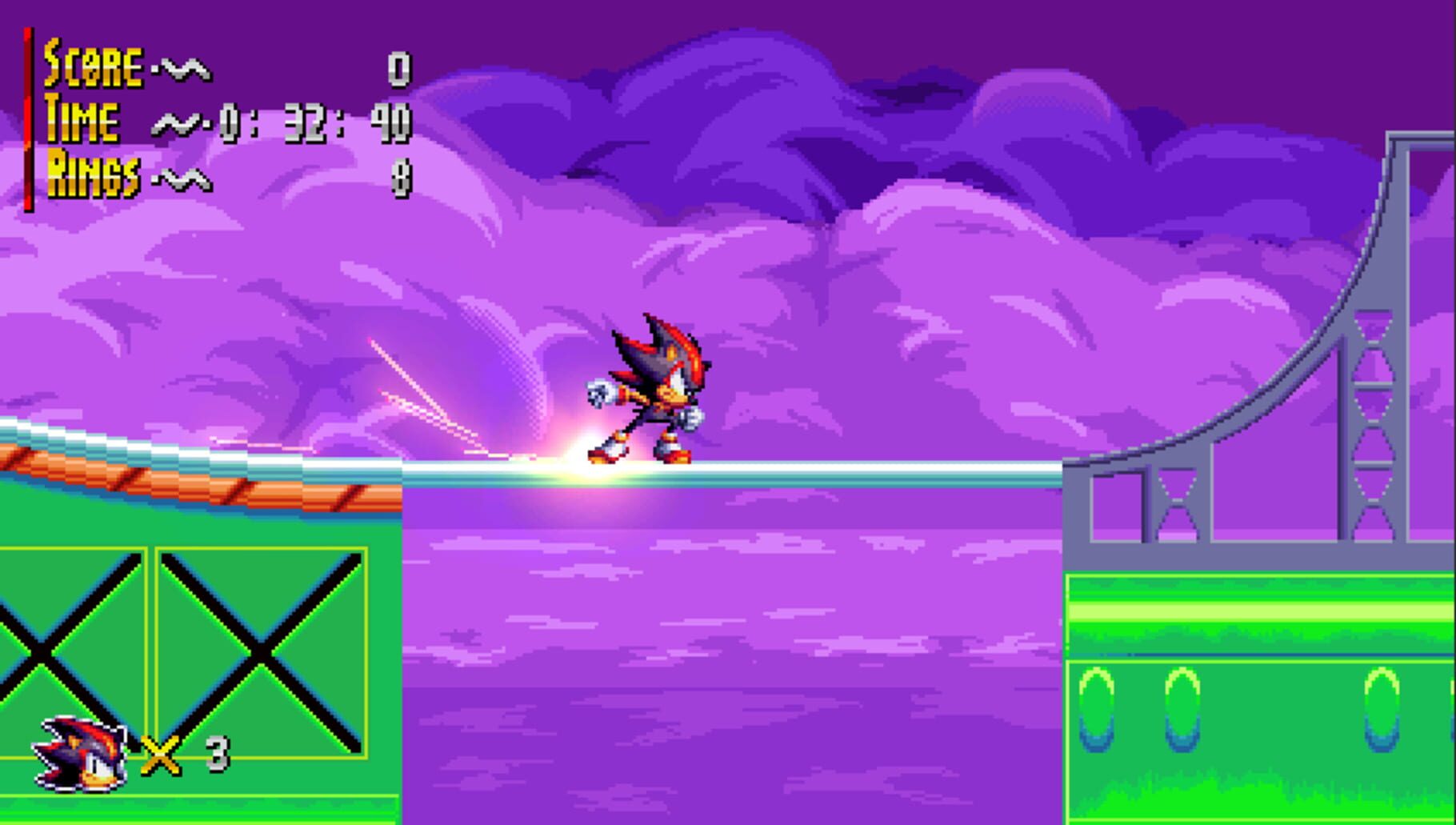Select the Shadow character sprite on the platform
The width and height of the screenshot is (1456, 825).
[656, 392]
